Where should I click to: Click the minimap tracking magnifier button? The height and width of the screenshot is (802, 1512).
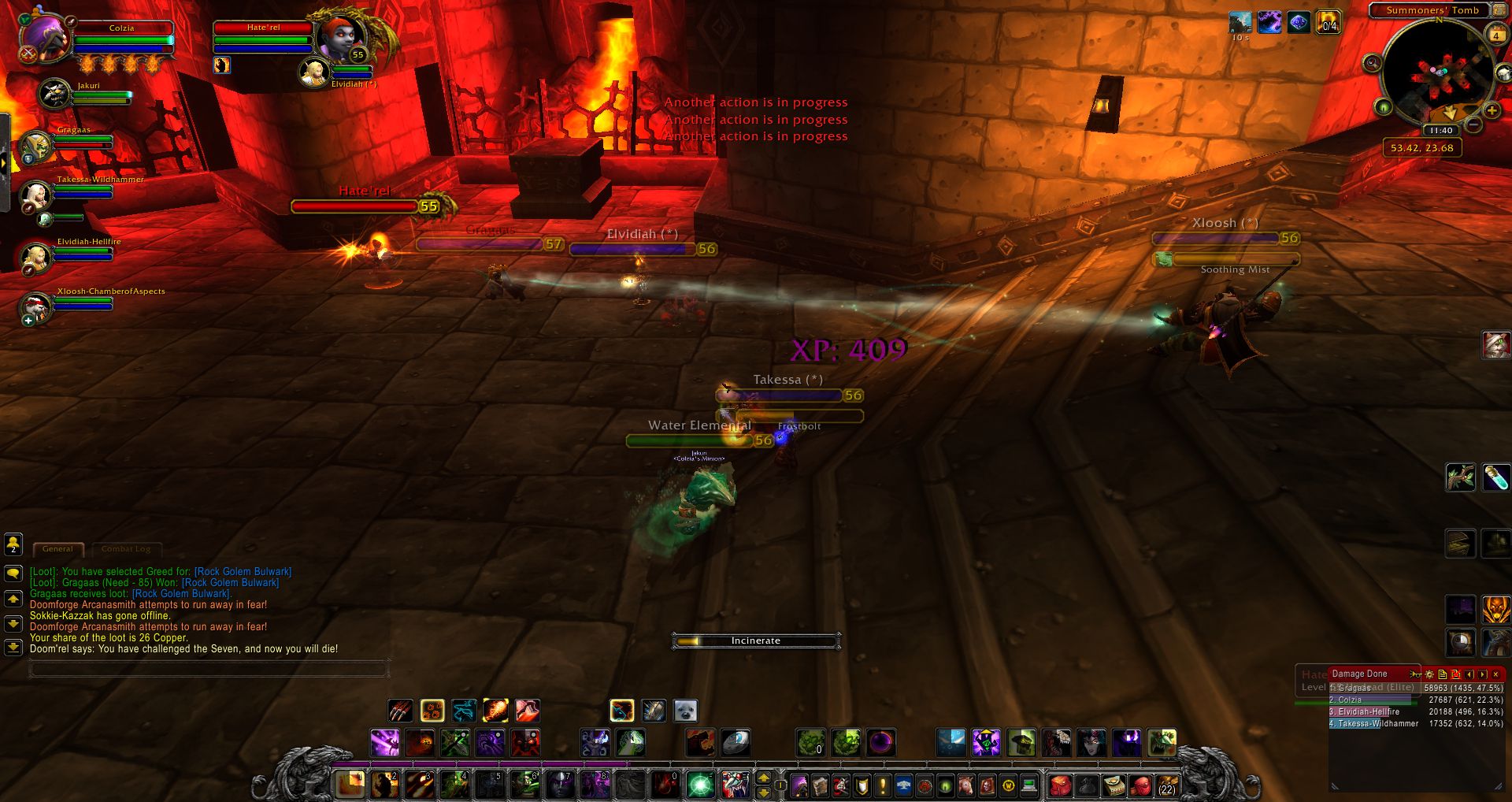click(1372, 62)
